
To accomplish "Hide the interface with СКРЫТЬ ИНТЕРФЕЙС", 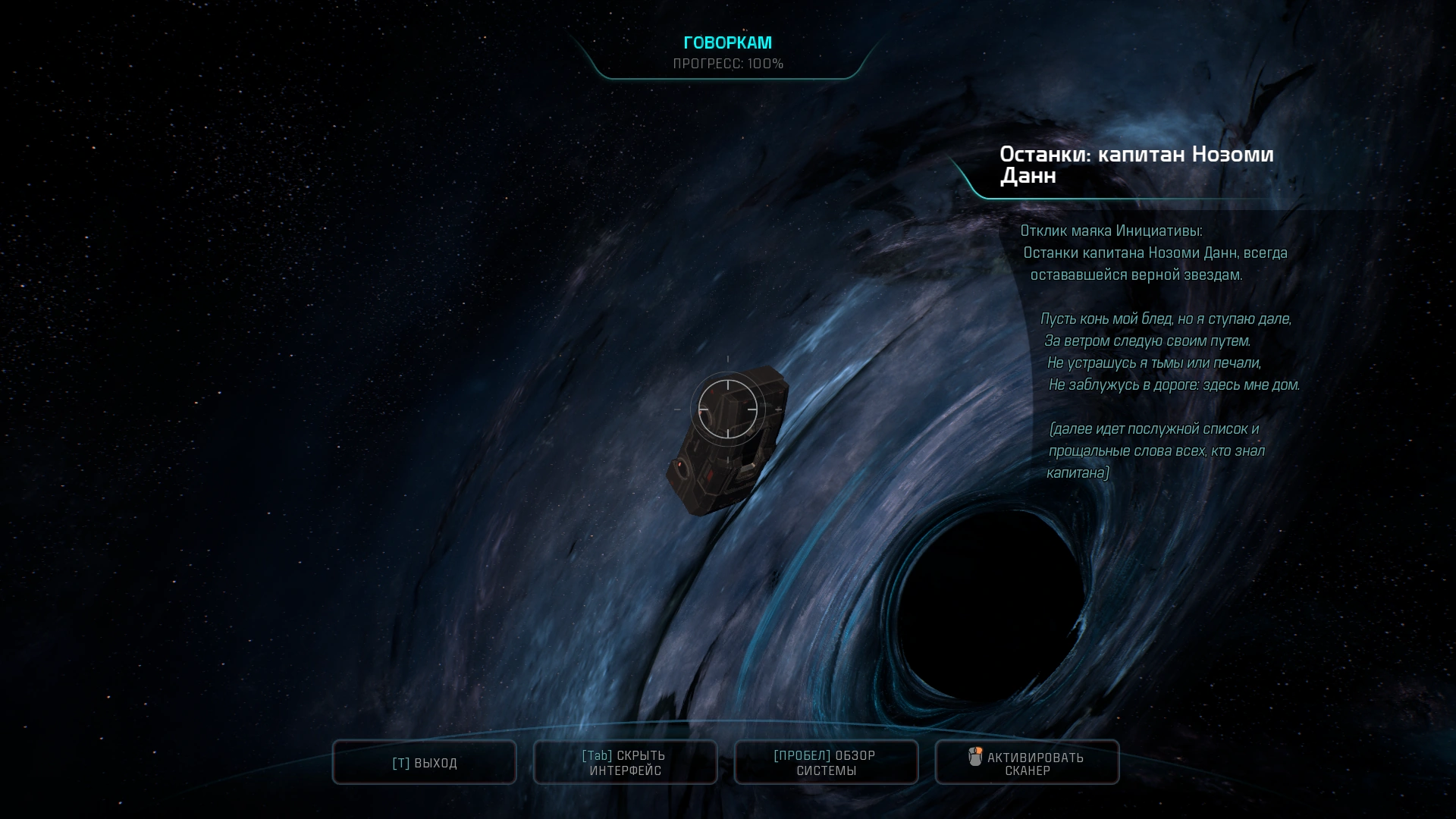I will [x=626, y=763].
